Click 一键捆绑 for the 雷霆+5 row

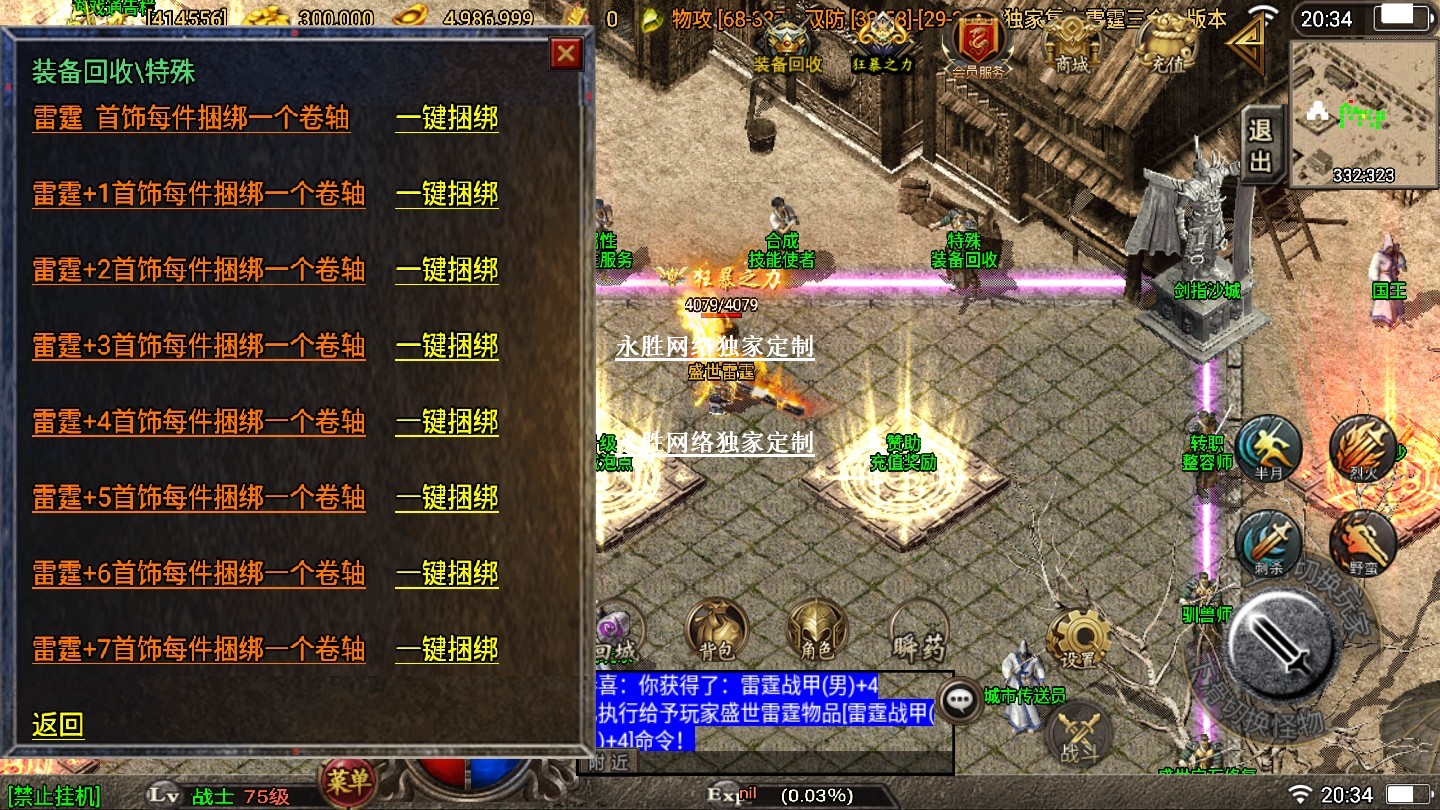point(447,498)
